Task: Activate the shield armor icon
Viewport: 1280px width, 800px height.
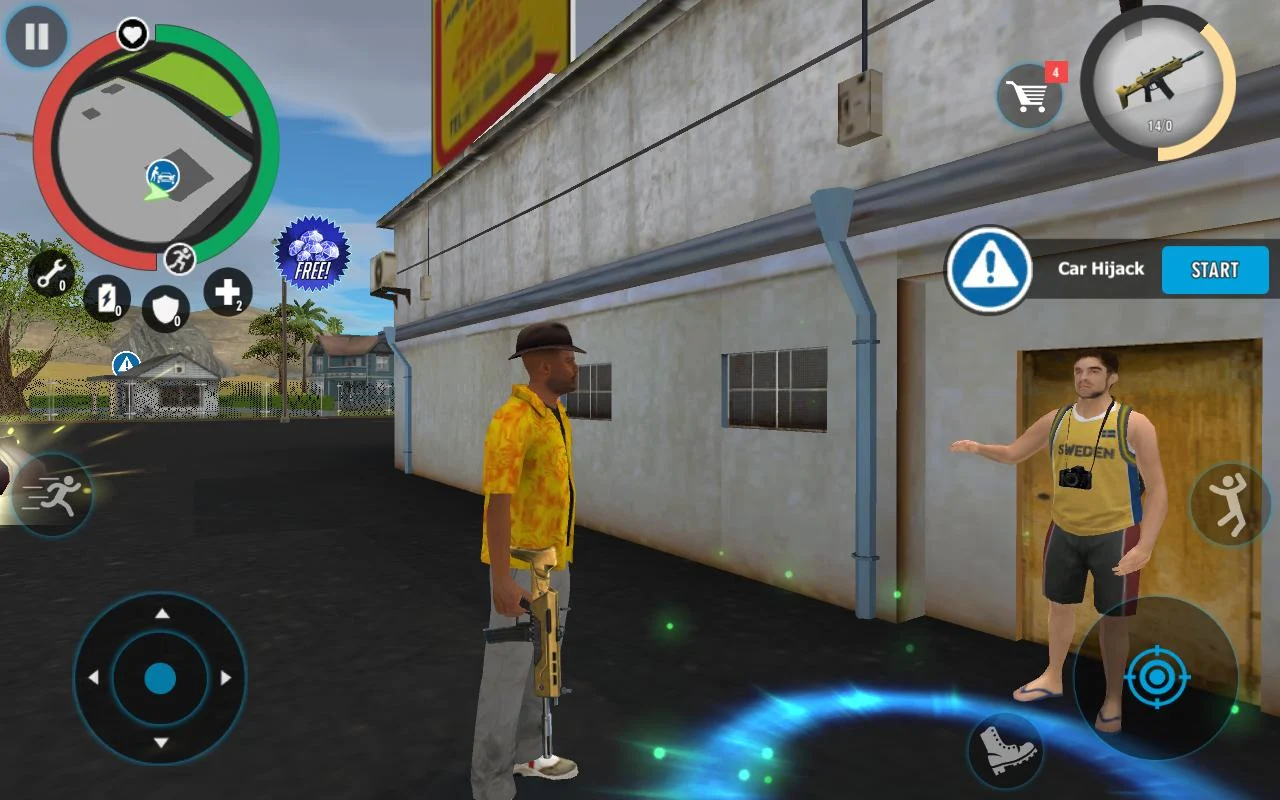Action: click(x=166, y=307)
